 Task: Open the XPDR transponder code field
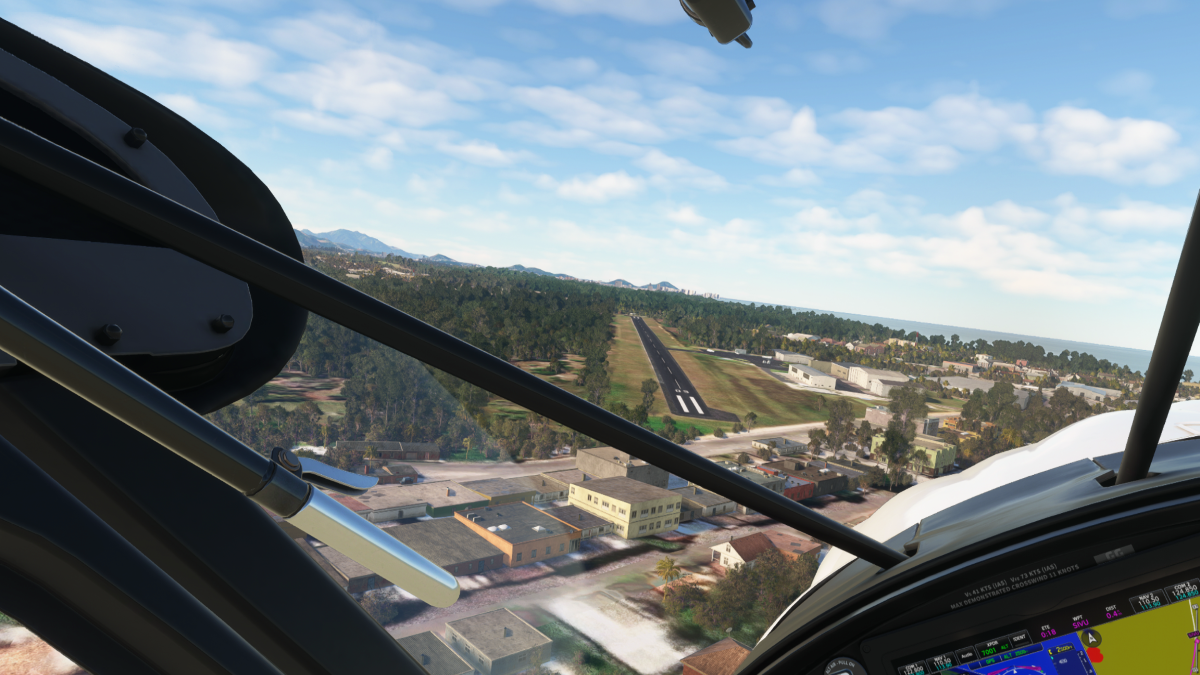pyautogui.click(x=993, y=647)
